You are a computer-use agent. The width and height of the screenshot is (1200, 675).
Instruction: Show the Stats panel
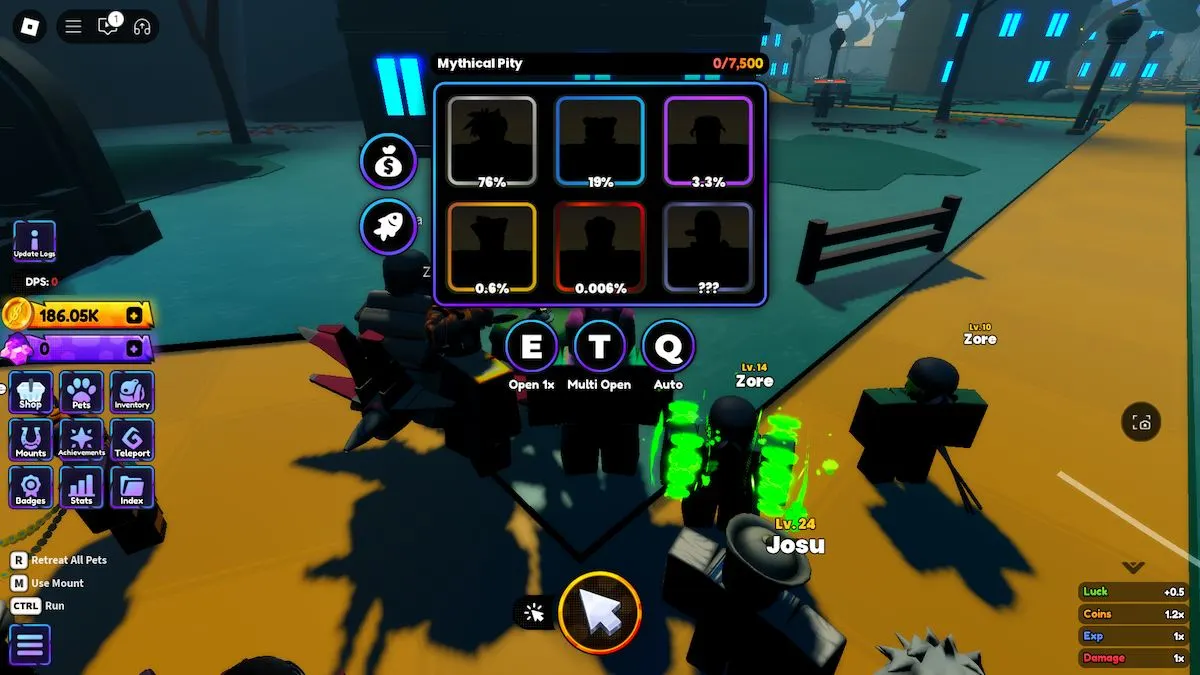[x=81, y=488]
